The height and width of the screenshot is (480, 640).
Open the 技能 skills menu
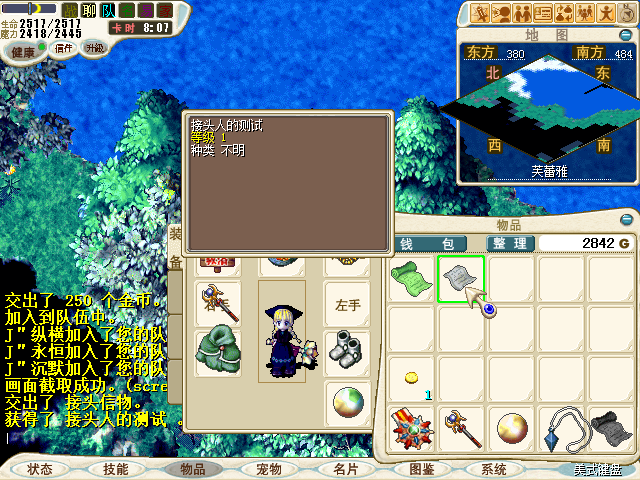115,468
